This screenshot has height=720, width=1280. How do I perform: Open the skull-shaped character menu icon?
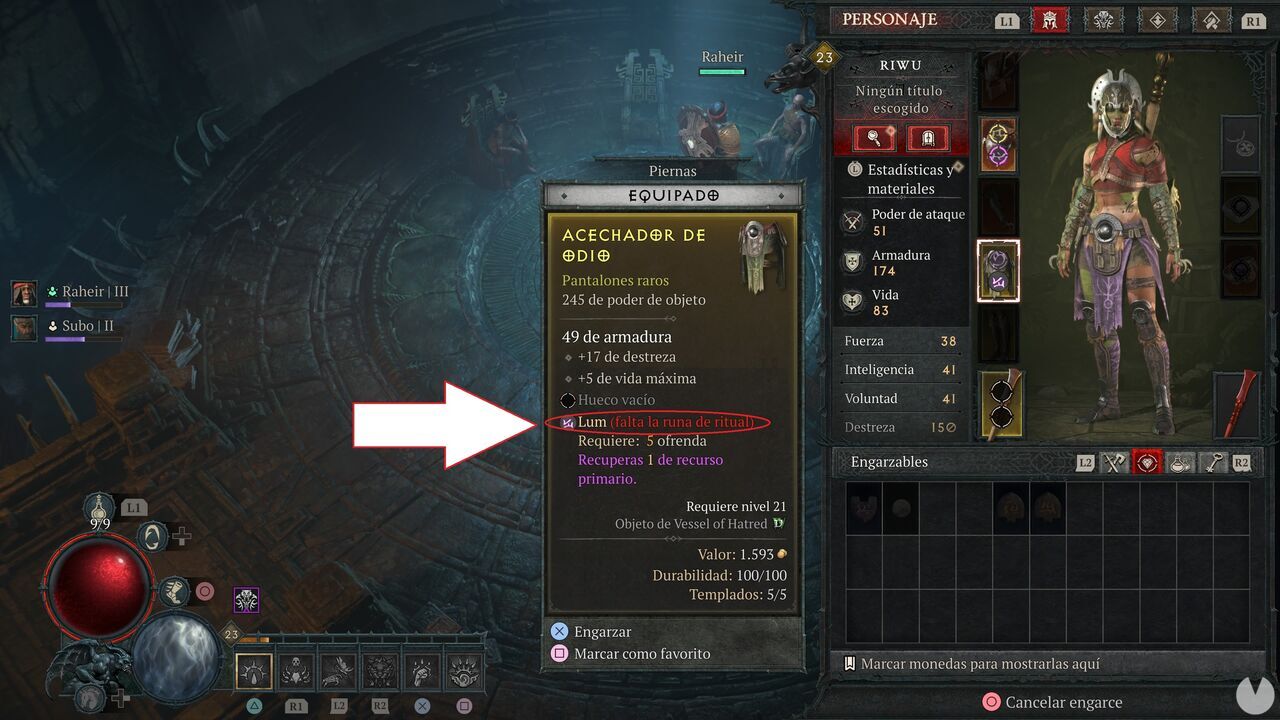pos(1104,19)
